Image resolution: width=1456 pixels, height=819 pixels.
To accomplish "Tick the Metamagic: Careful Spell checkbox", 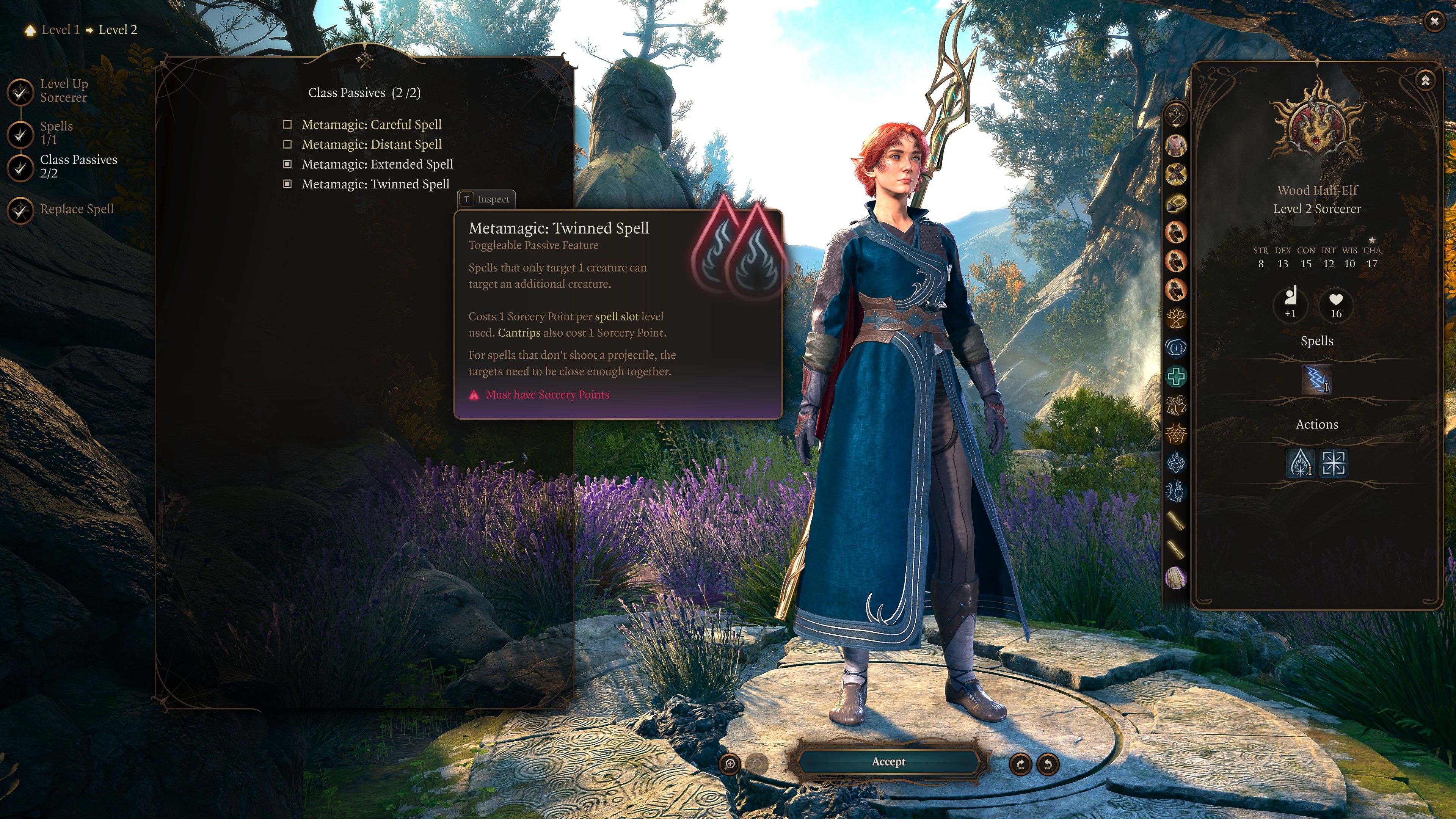I will (x=287, y=124).
